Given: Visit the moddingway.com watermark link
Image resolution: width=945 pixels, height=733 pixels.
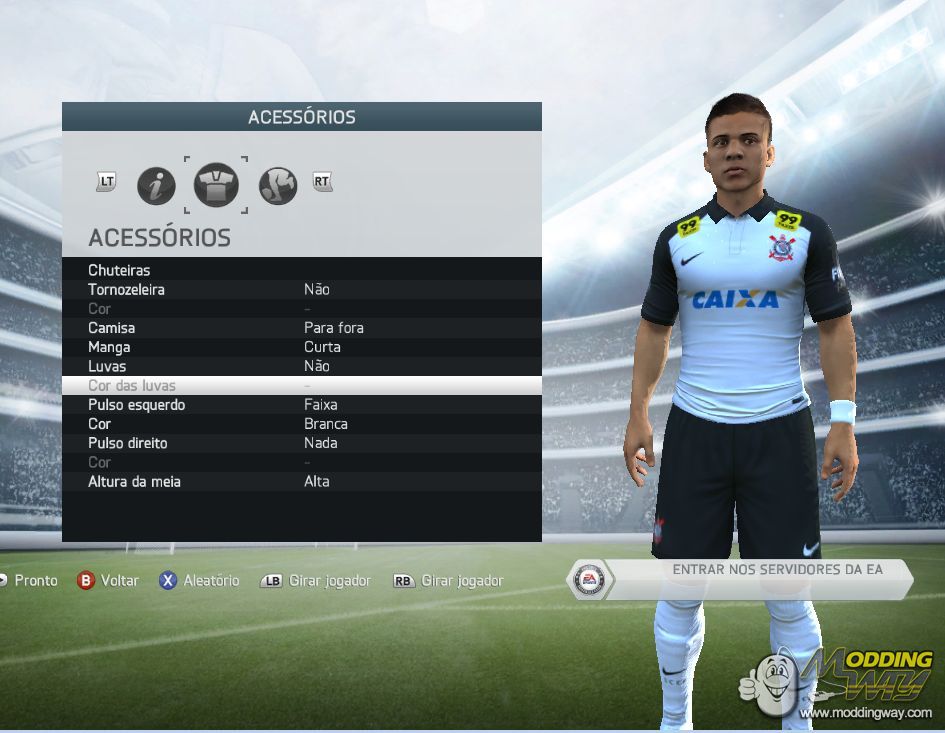Looking at the screenshot, I should [866, 712].
